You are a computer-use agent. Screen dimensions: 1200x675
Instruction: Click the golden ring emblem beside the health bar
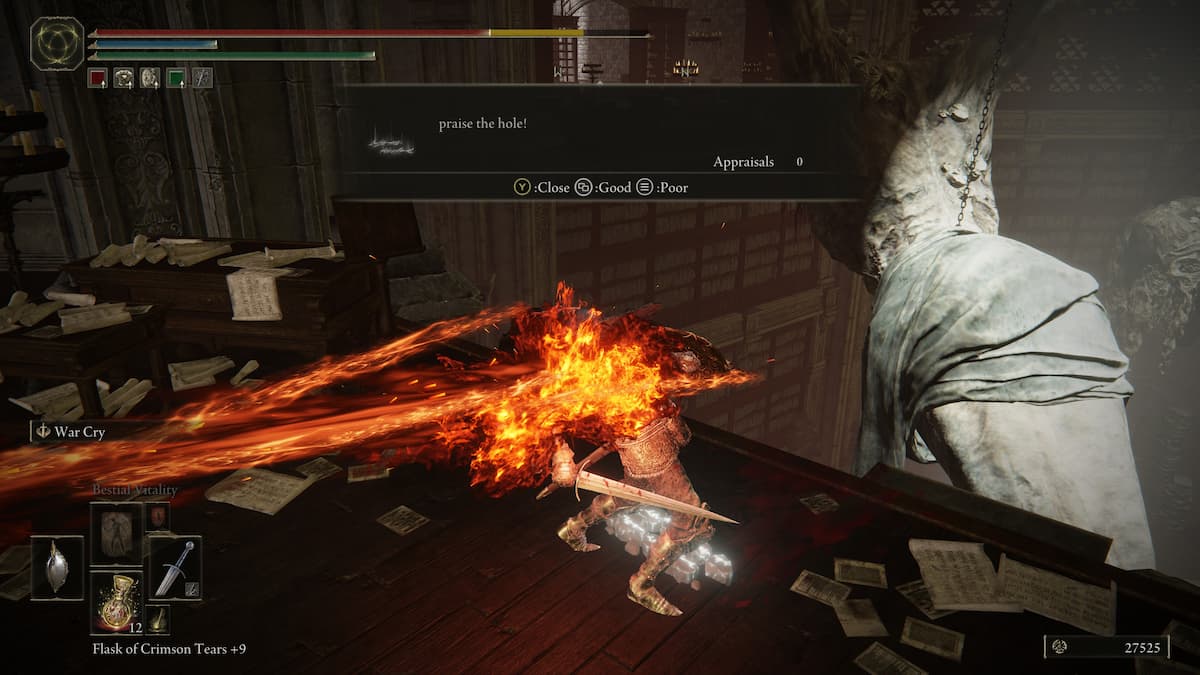coord(58,43)
